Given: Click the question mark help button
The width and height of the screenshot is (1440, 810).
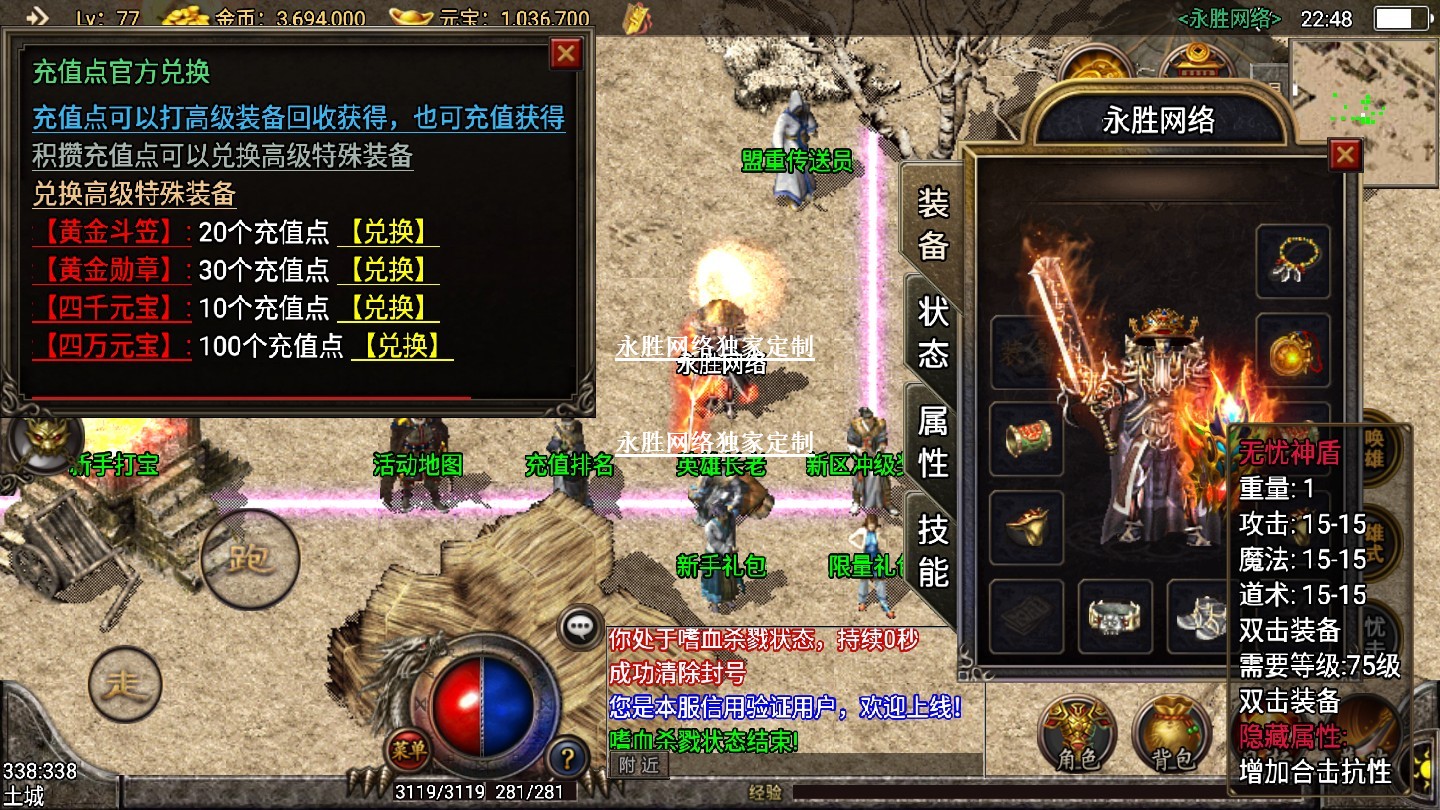Looking at the screenshot, I should click(x=567, y=756).
